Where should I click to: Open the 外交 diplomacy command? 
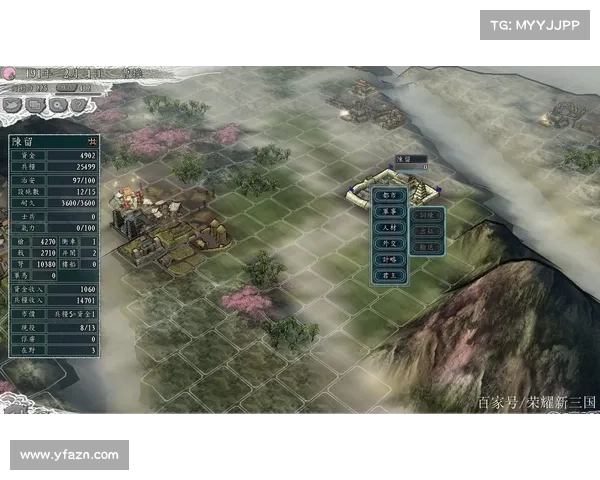point(389,243)
